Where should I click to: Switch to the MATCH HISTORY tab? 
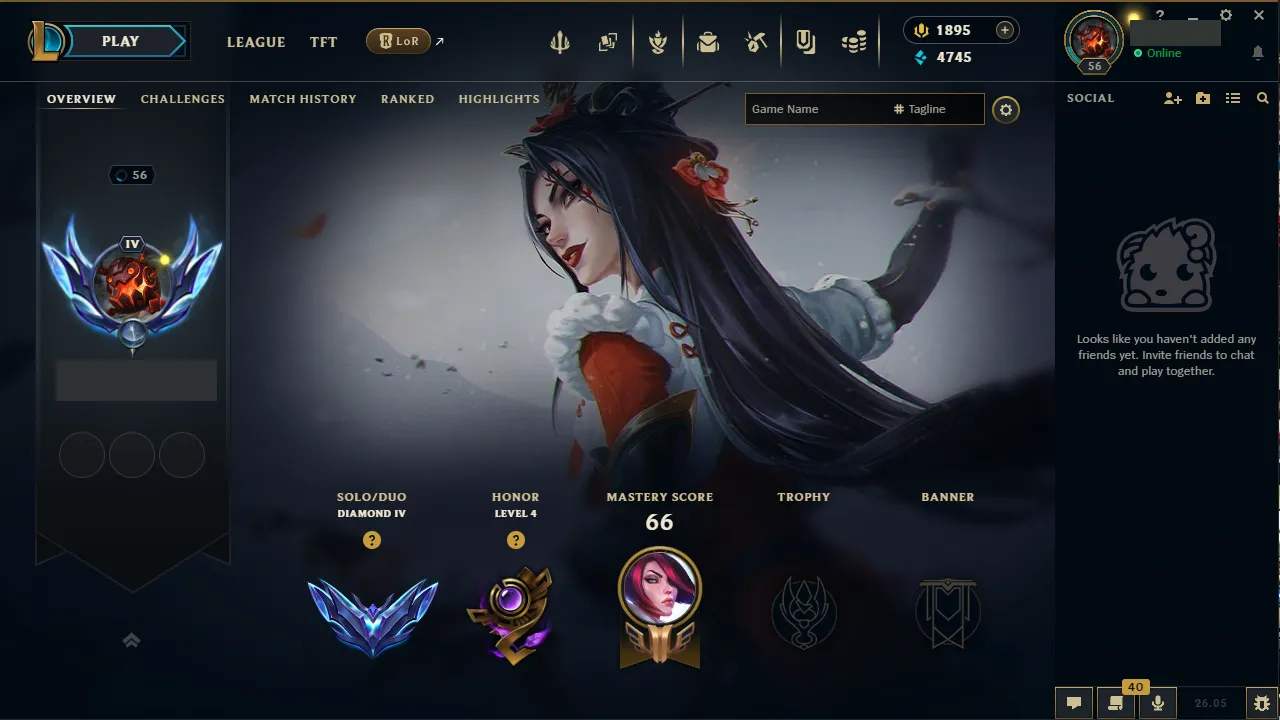pyautogui.click(x=303, y=99)
